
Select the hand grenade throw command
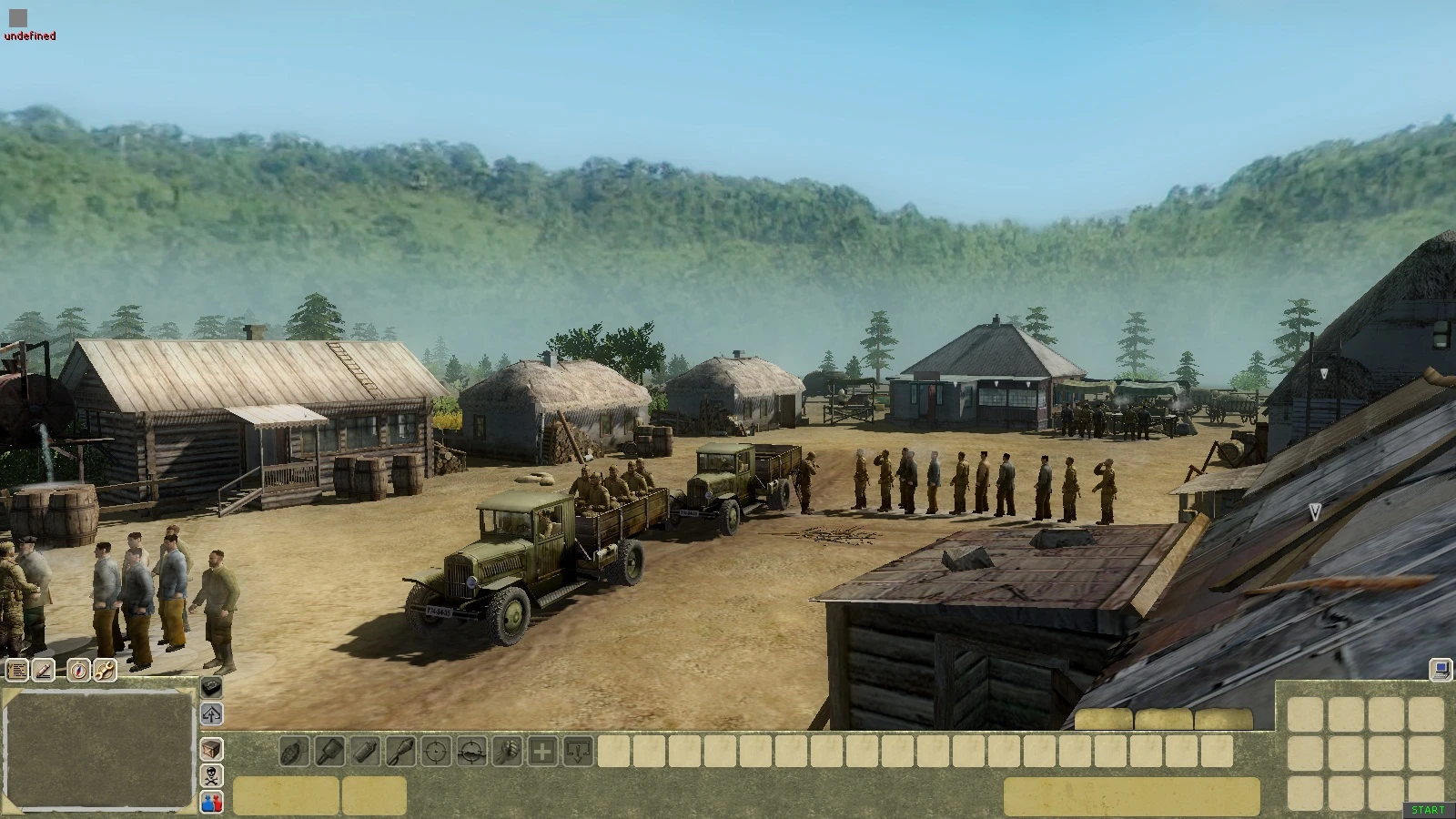click(x=293, y=752)
